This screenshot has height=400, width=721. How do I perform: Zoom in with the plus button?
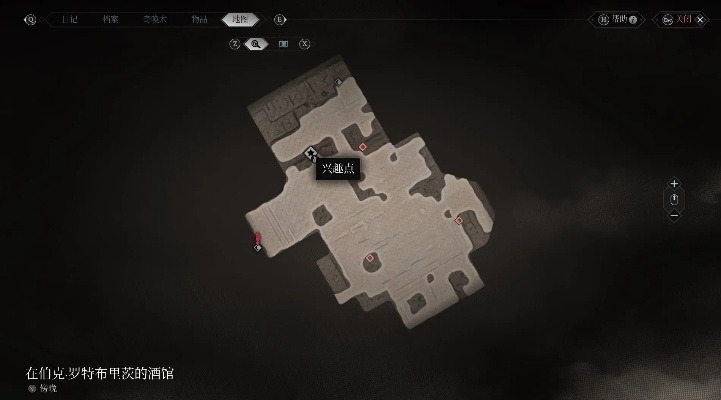[674, 184]
